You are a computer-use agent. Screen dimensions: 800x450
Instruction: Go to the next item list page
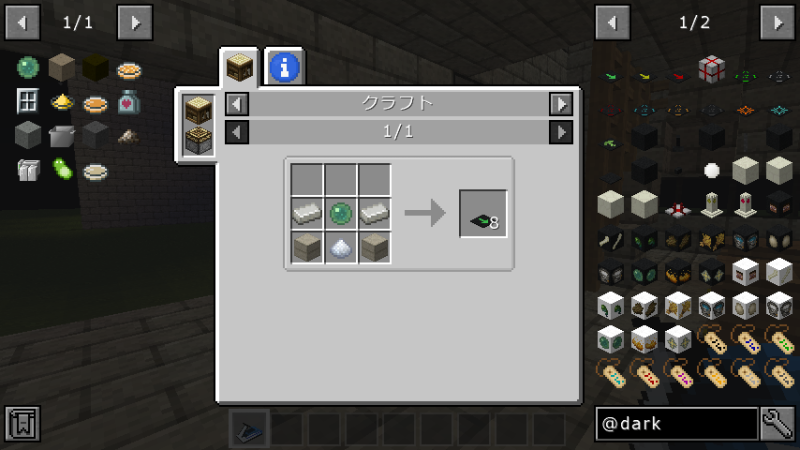click(777, 21)
